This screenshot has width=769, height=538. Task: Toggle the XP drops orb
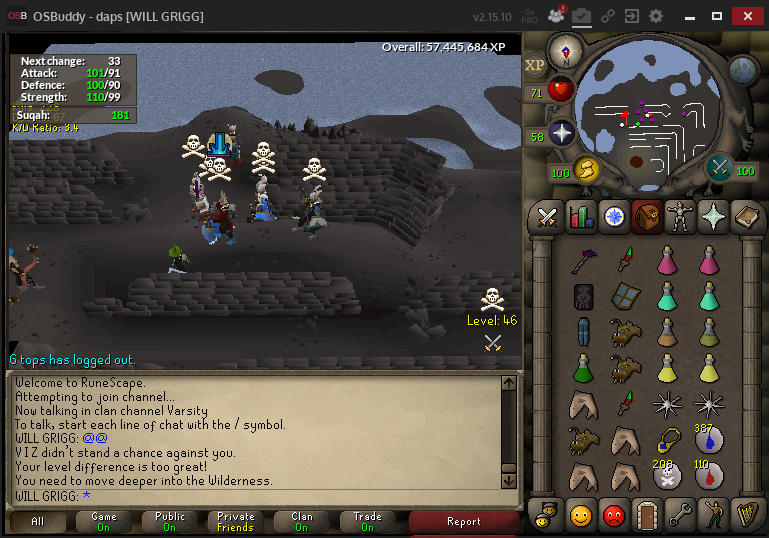pos(535,64)
